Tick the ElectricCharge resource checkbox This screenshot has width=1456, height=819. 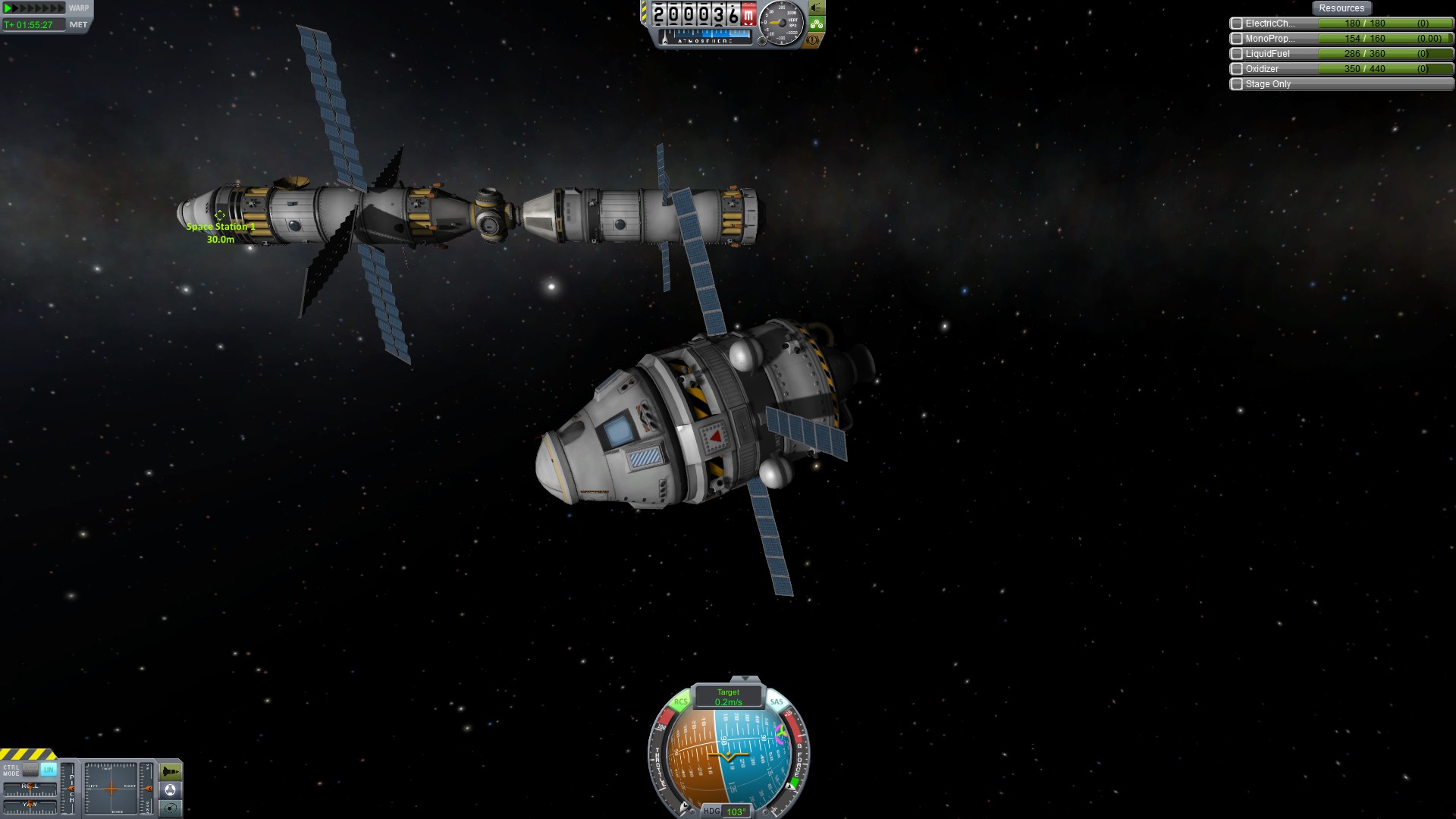pyautogui.click(x=1237, y=24)
